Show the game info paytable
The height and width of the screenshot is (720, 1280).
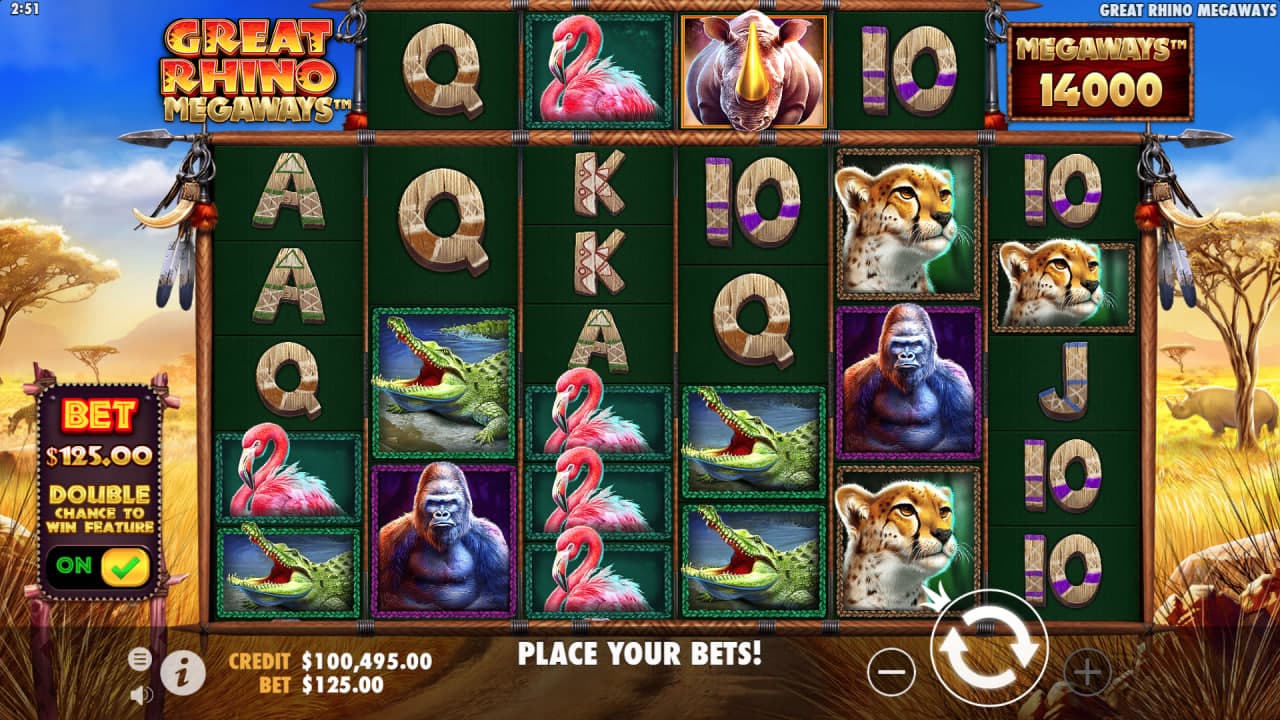point(183,673)
